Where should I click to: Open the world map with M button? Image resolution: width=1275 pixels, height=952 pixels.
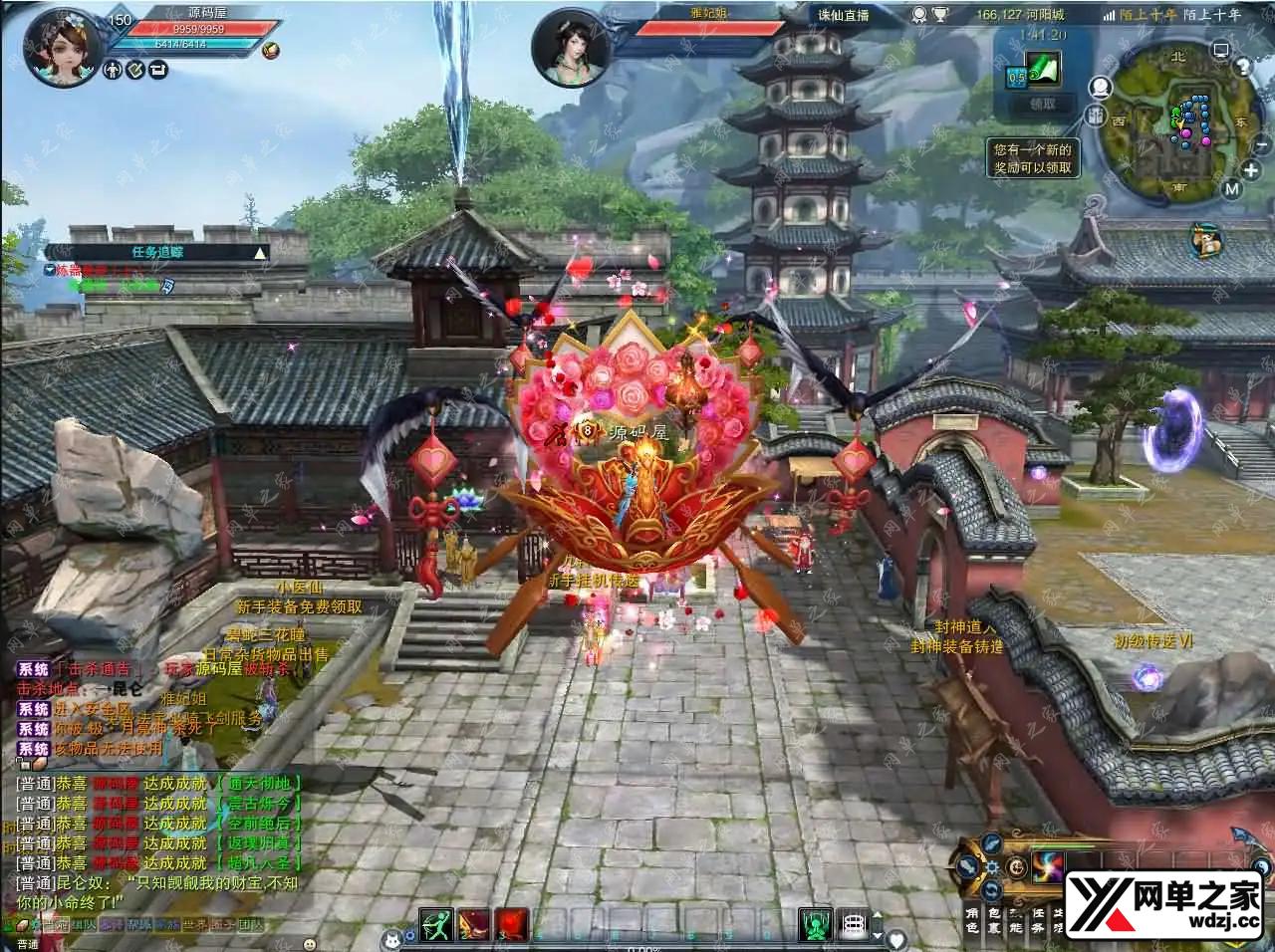(x=1232, y=189)
